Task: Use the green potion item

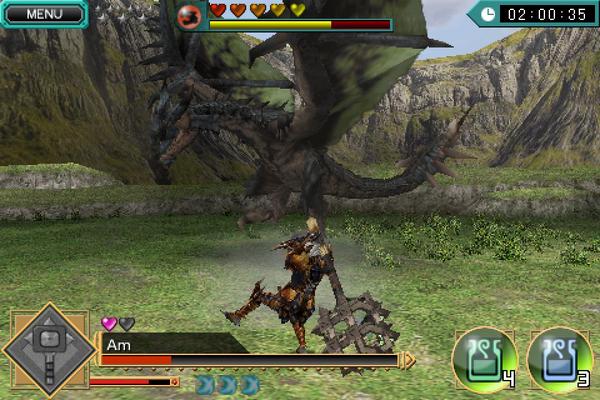Action: click(485, 358)
